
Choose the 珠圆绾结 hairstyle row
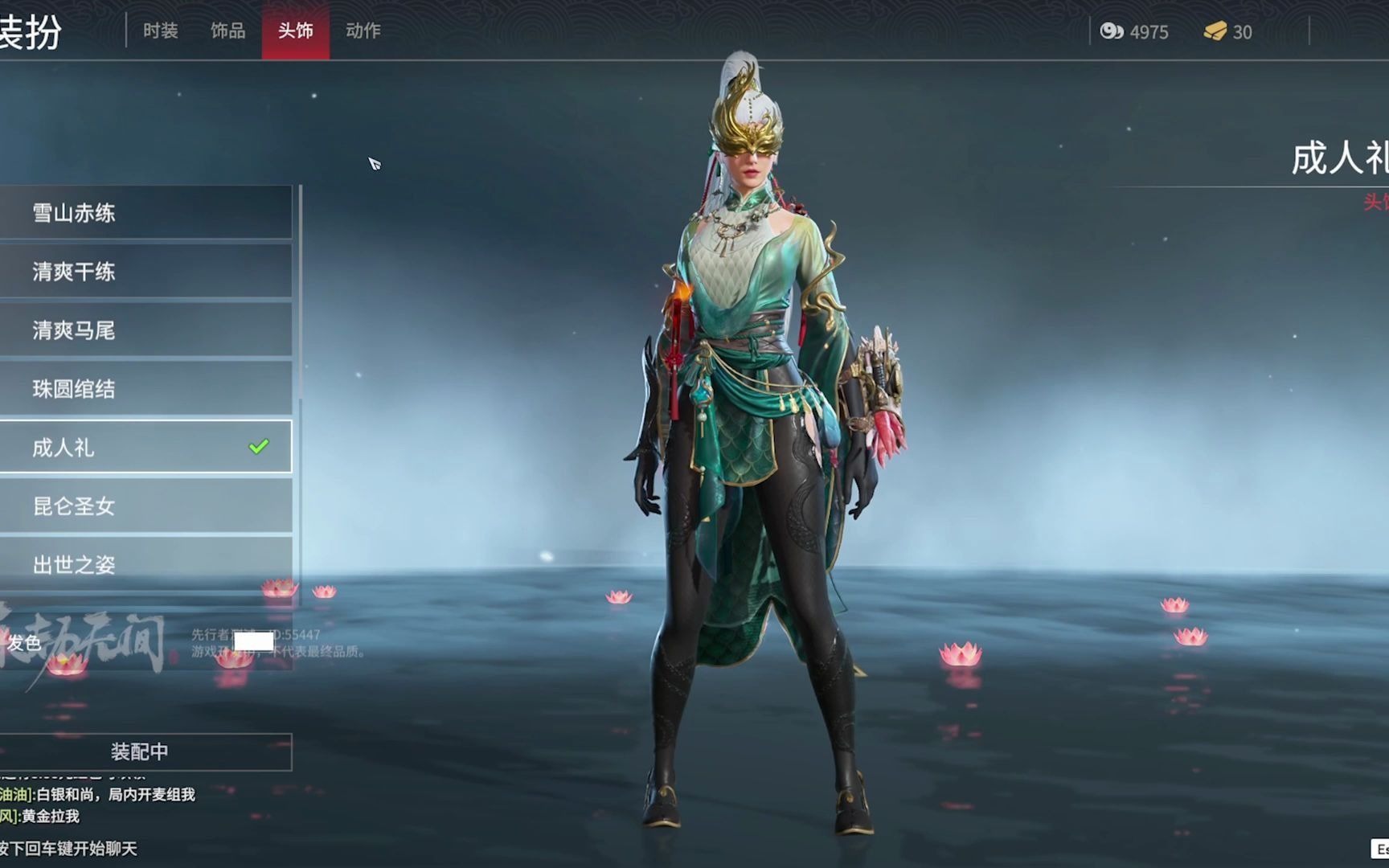click(x=145, y=389)
